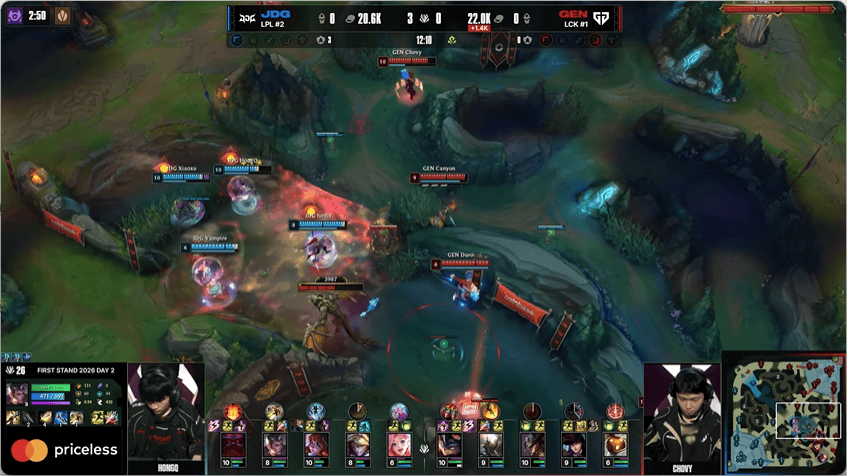The width and height of the screenshot is (847, 476).
Task: Select the pink-haired champion portrait
Action: [398, 444]
